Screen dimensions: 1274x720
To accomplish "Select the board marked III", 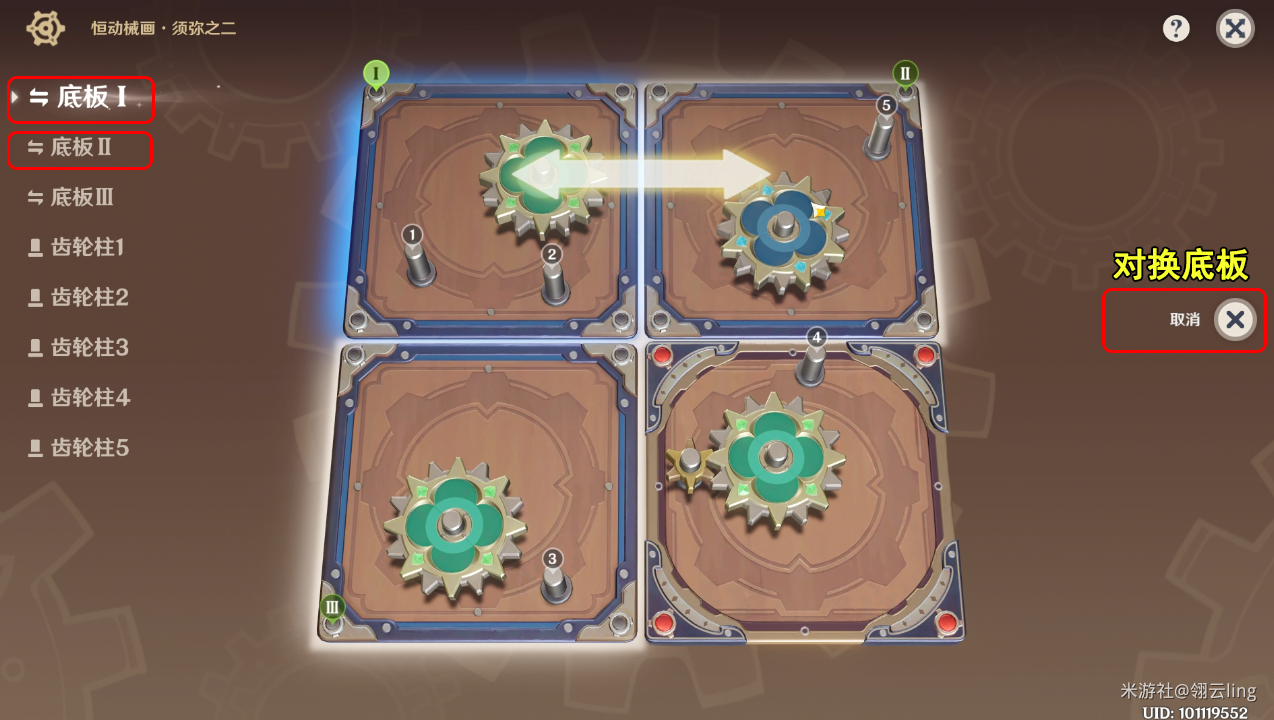I will coord(479,490).
